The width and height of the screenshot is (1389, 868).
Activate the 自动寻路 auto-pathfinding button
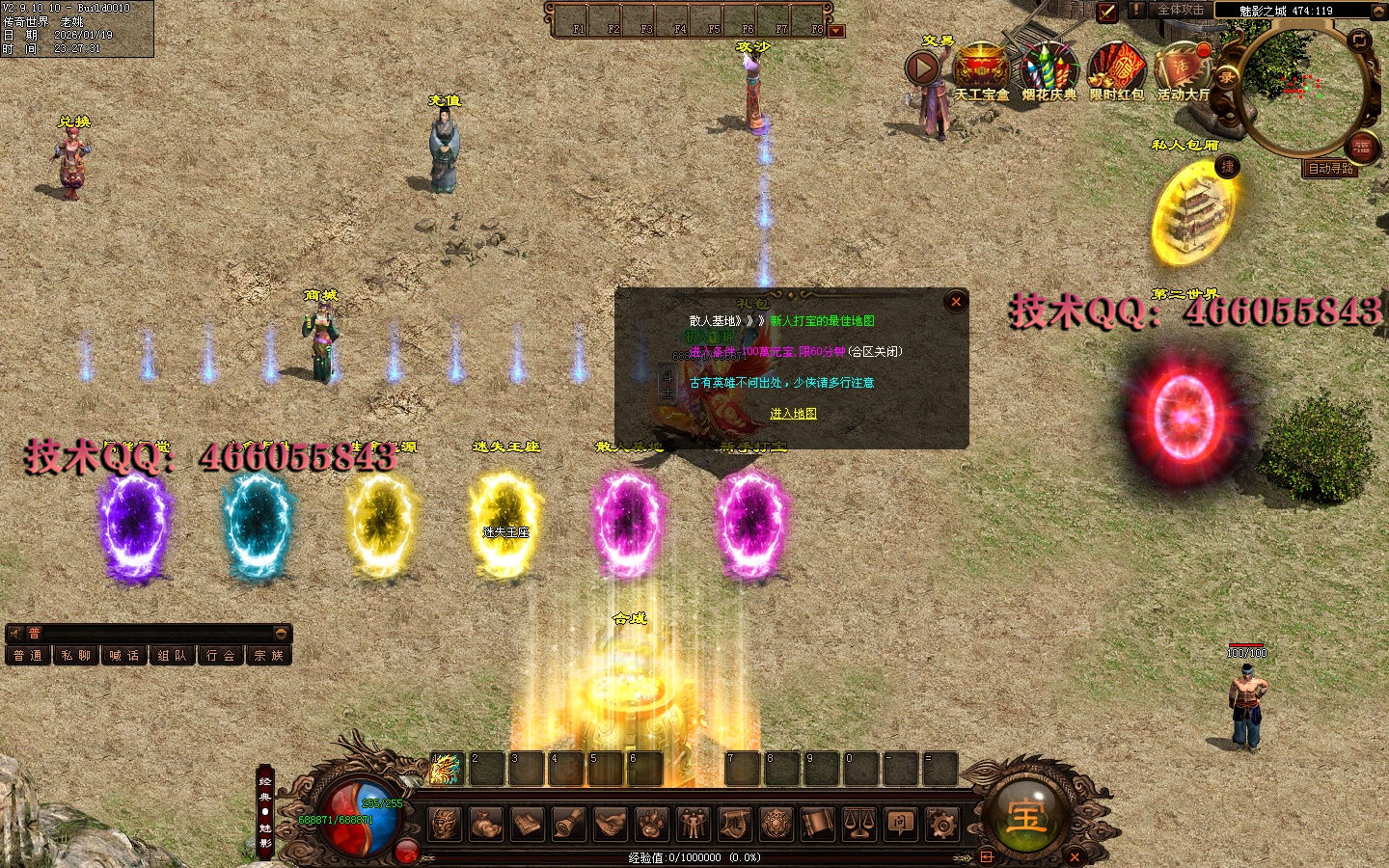coord(1330,169)
